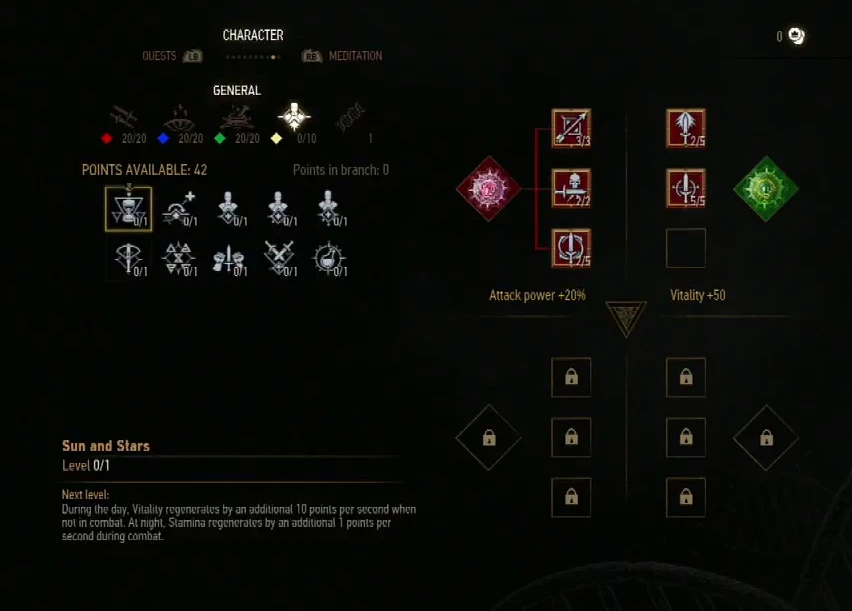Viewport: 852px width, 611px height.
Task: Select the equipped helmet sword skill 2/2
Action: (x=571, y=188)
